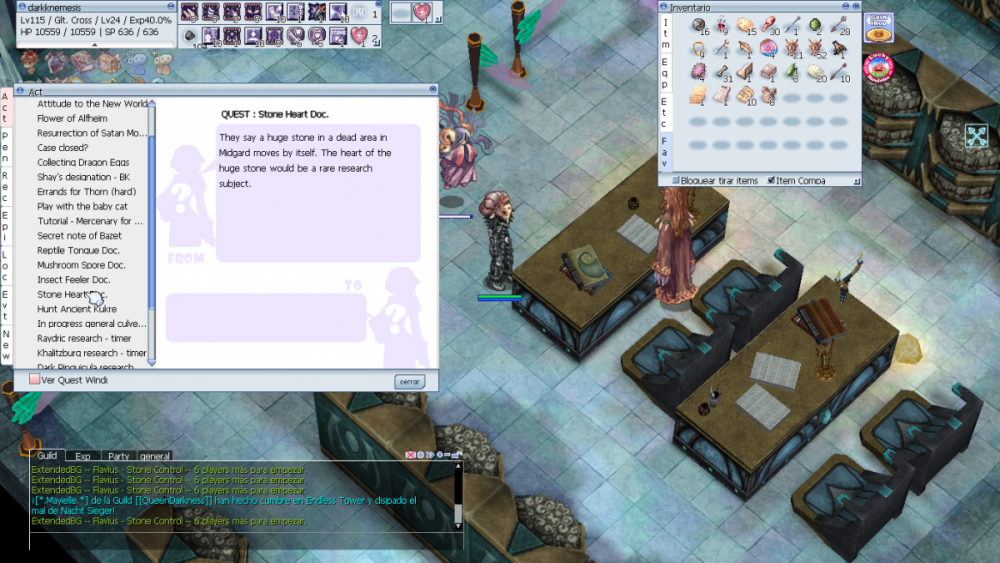Image resolution: width=1000 pixels, height=563 pixels.
Task: Select the Hunt Ancient Kukre quest
Action: click(x=76, y=309)
